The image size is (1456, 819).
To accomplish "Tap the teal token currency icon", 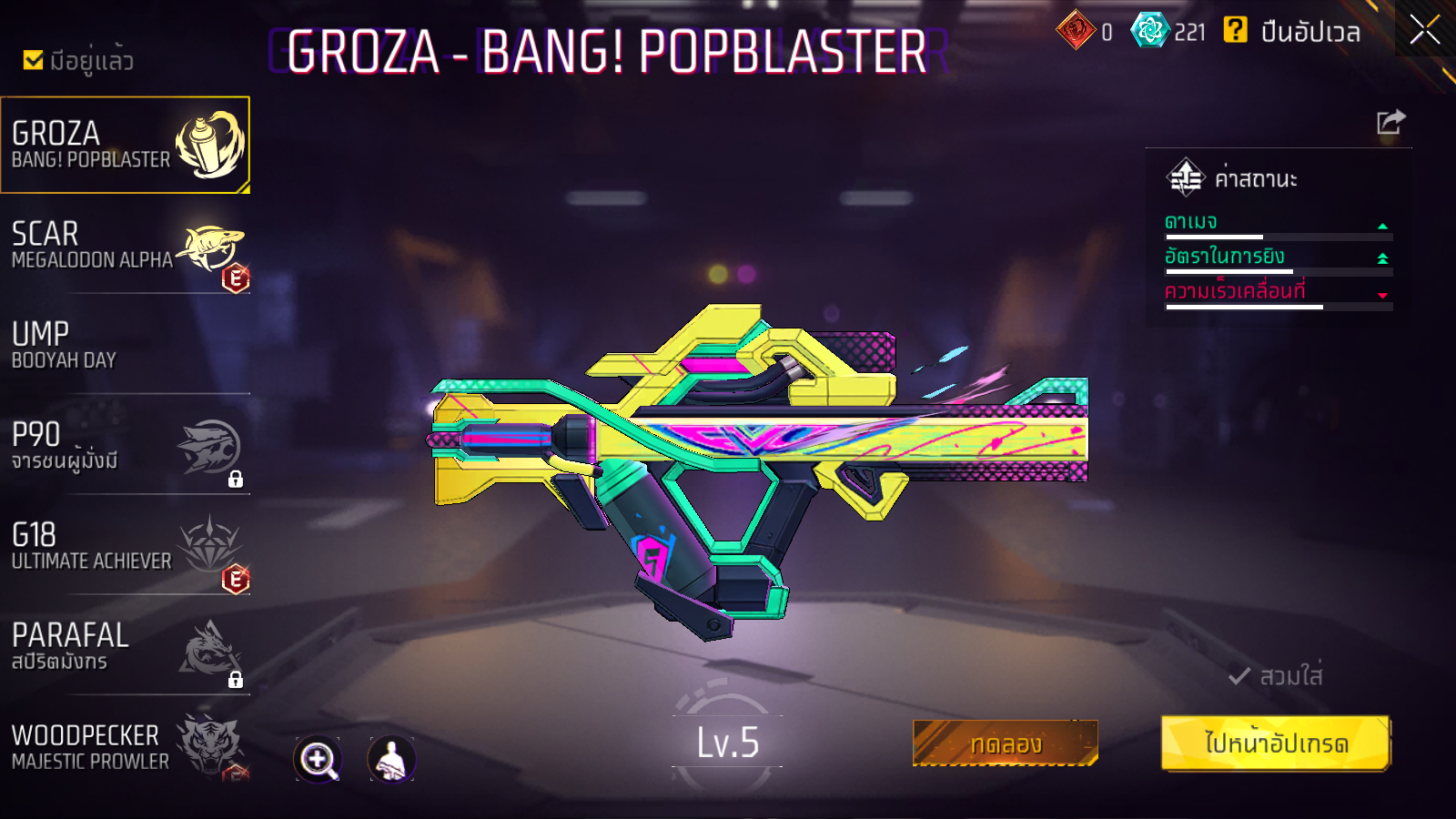I will pos(1149,31).
